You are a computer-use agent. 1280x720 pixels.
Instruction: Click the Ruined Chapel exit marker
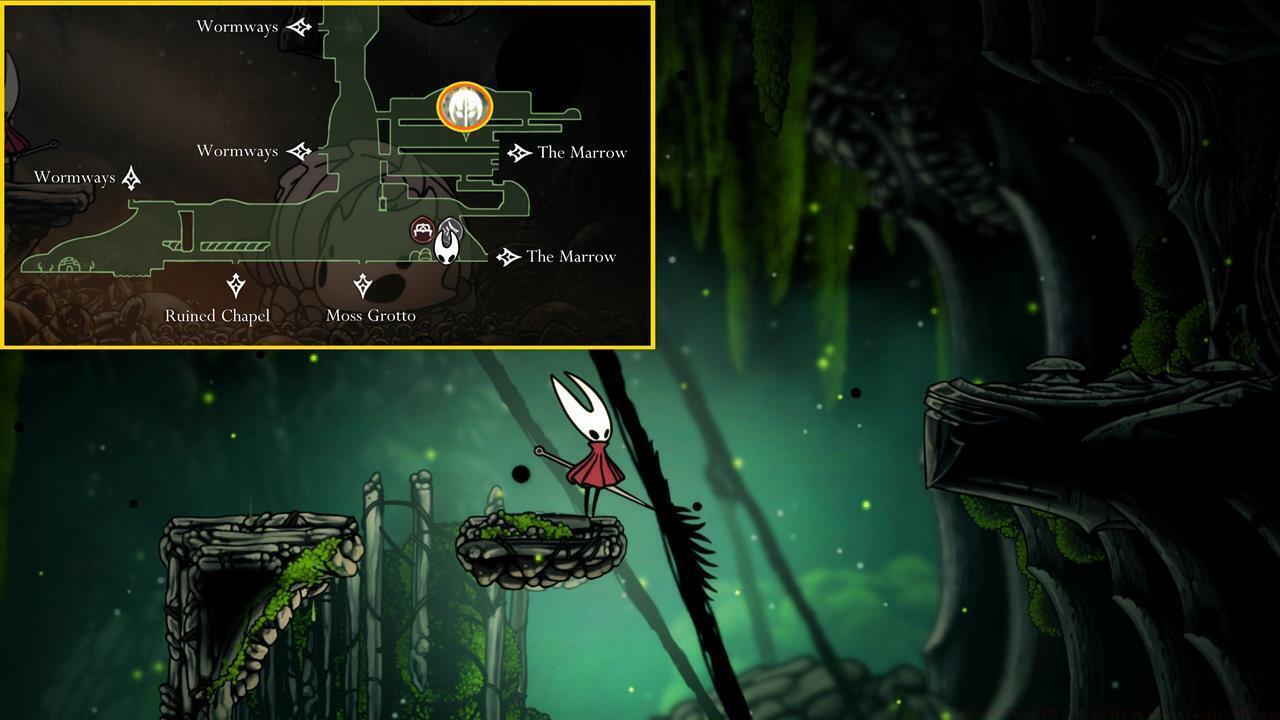coord(236,285)
